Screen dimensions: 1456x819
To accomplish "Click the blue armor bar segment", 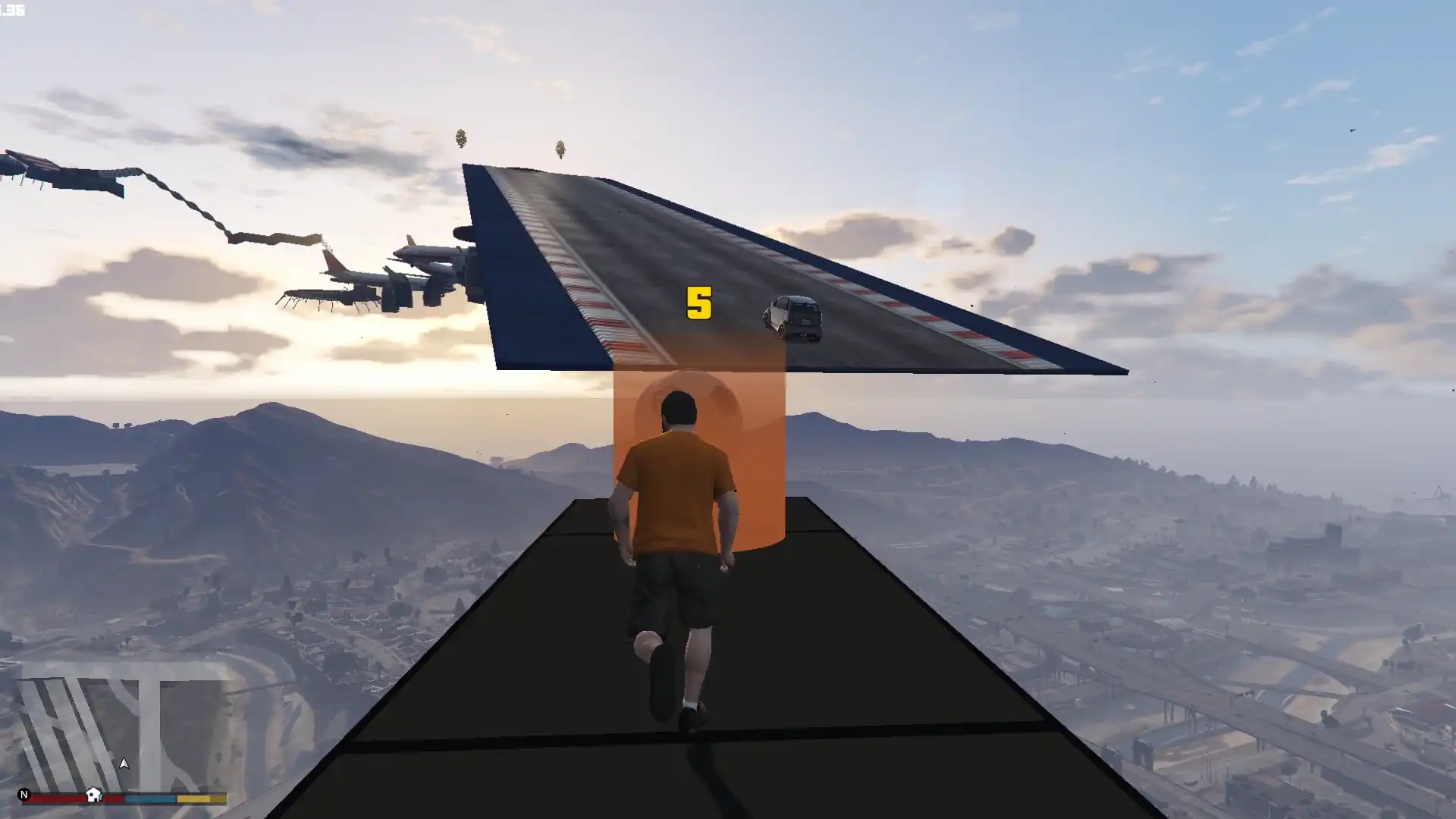I will [150, 798].
